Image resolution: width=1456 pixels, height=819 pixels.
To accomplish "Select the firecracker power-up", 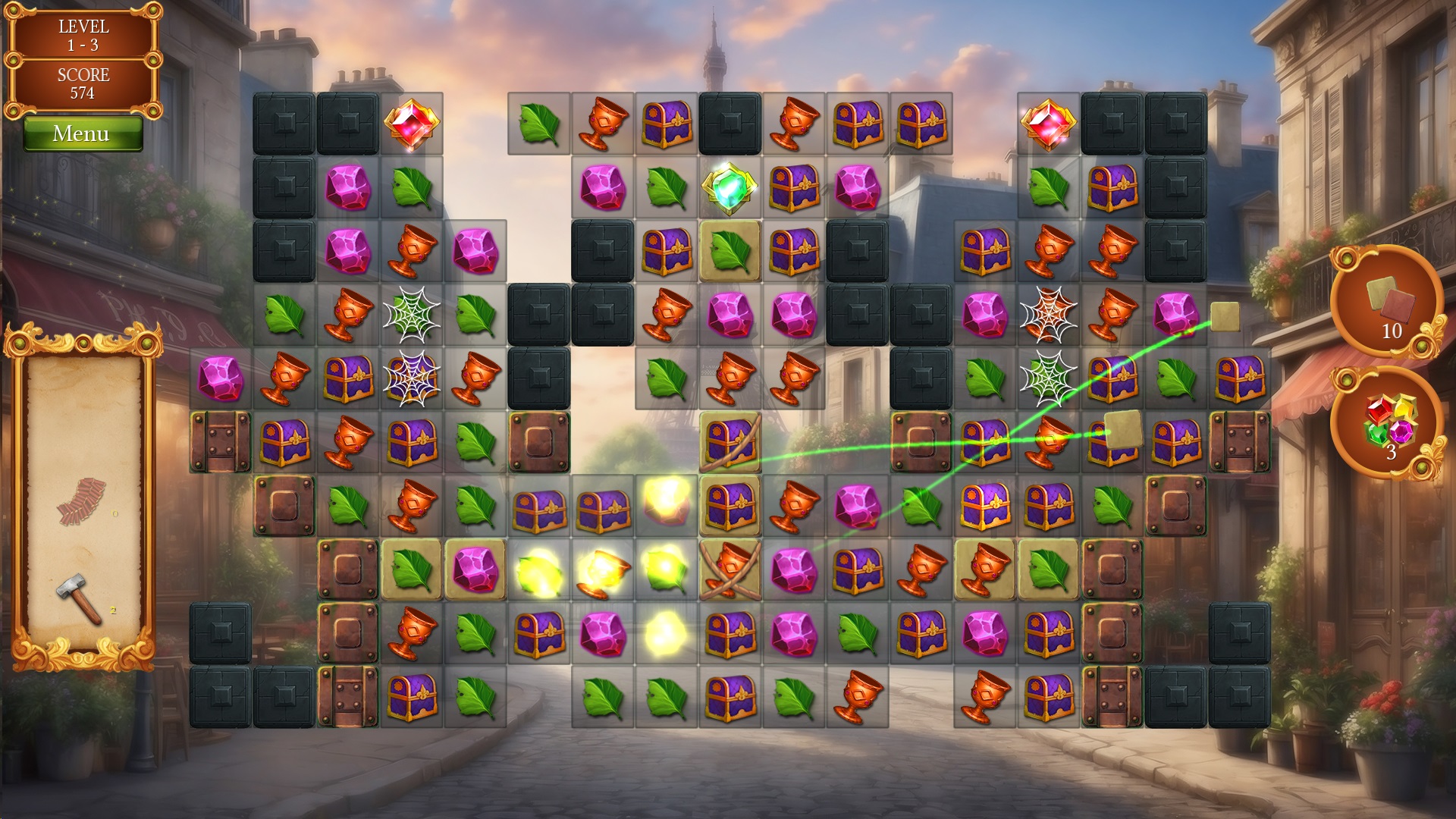I will pos(81,500).
